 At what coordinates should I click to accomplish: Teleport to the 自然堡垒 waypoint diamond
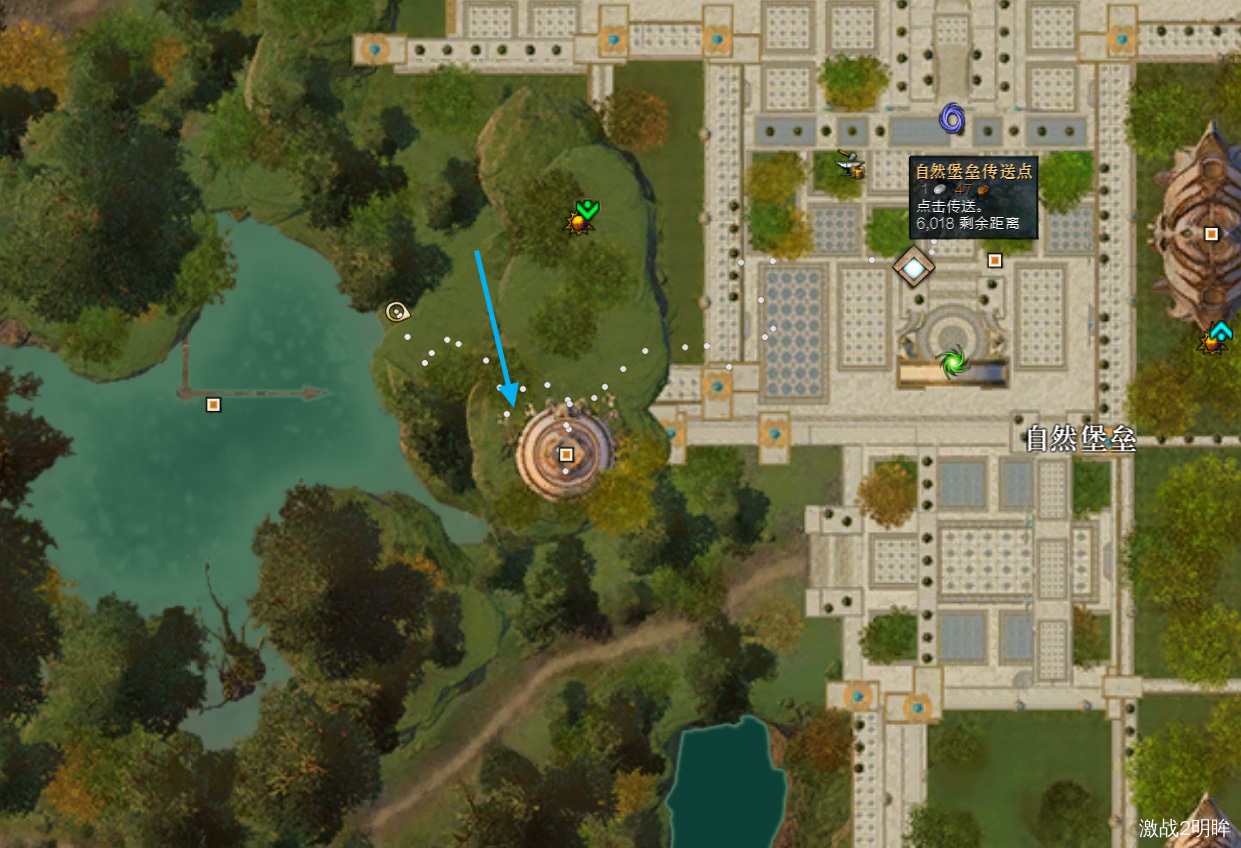tap(913, 266)
